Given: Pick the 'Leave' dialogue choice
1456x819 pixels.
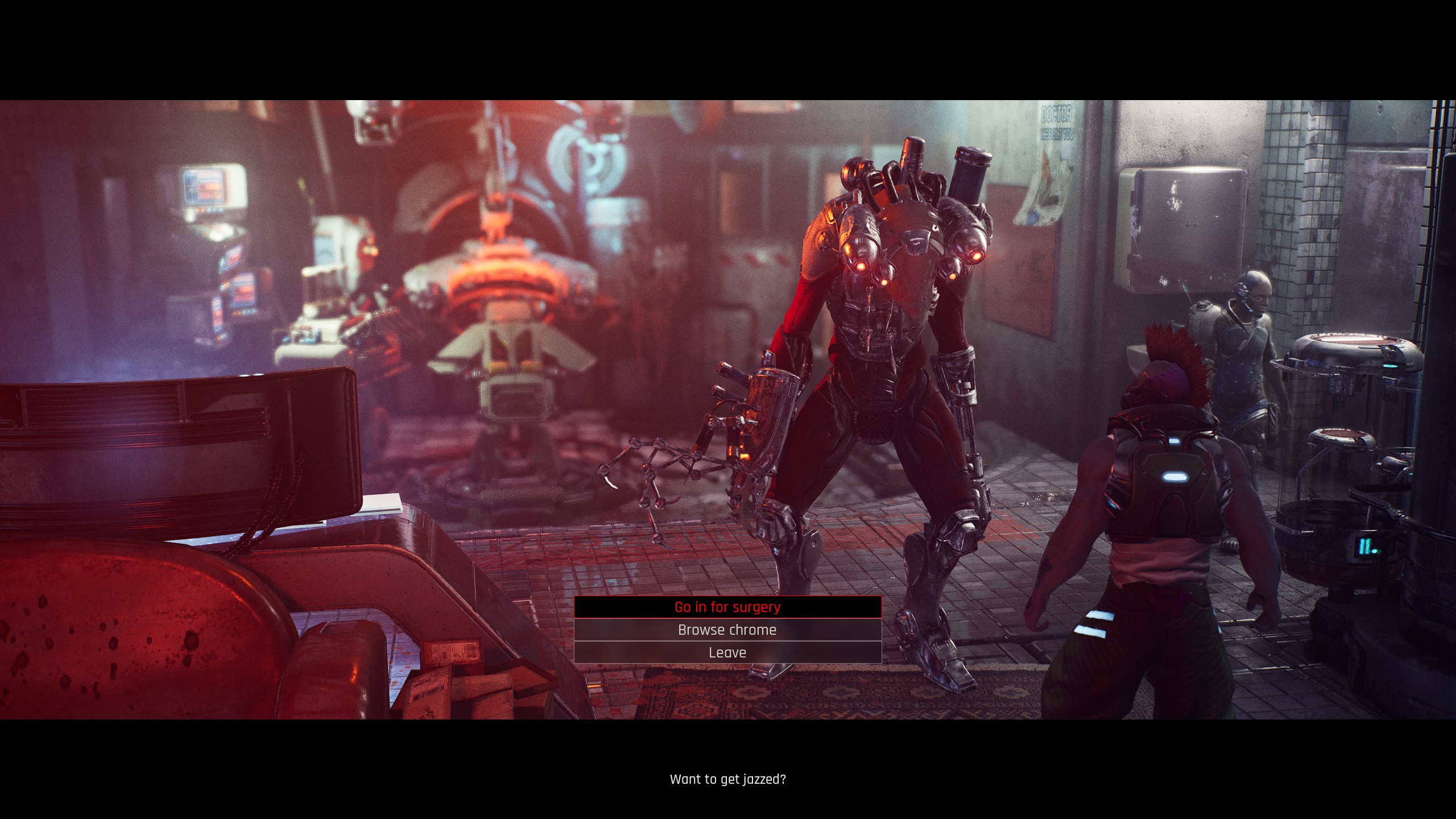Looking at the screenshot, I should (727, 652).
